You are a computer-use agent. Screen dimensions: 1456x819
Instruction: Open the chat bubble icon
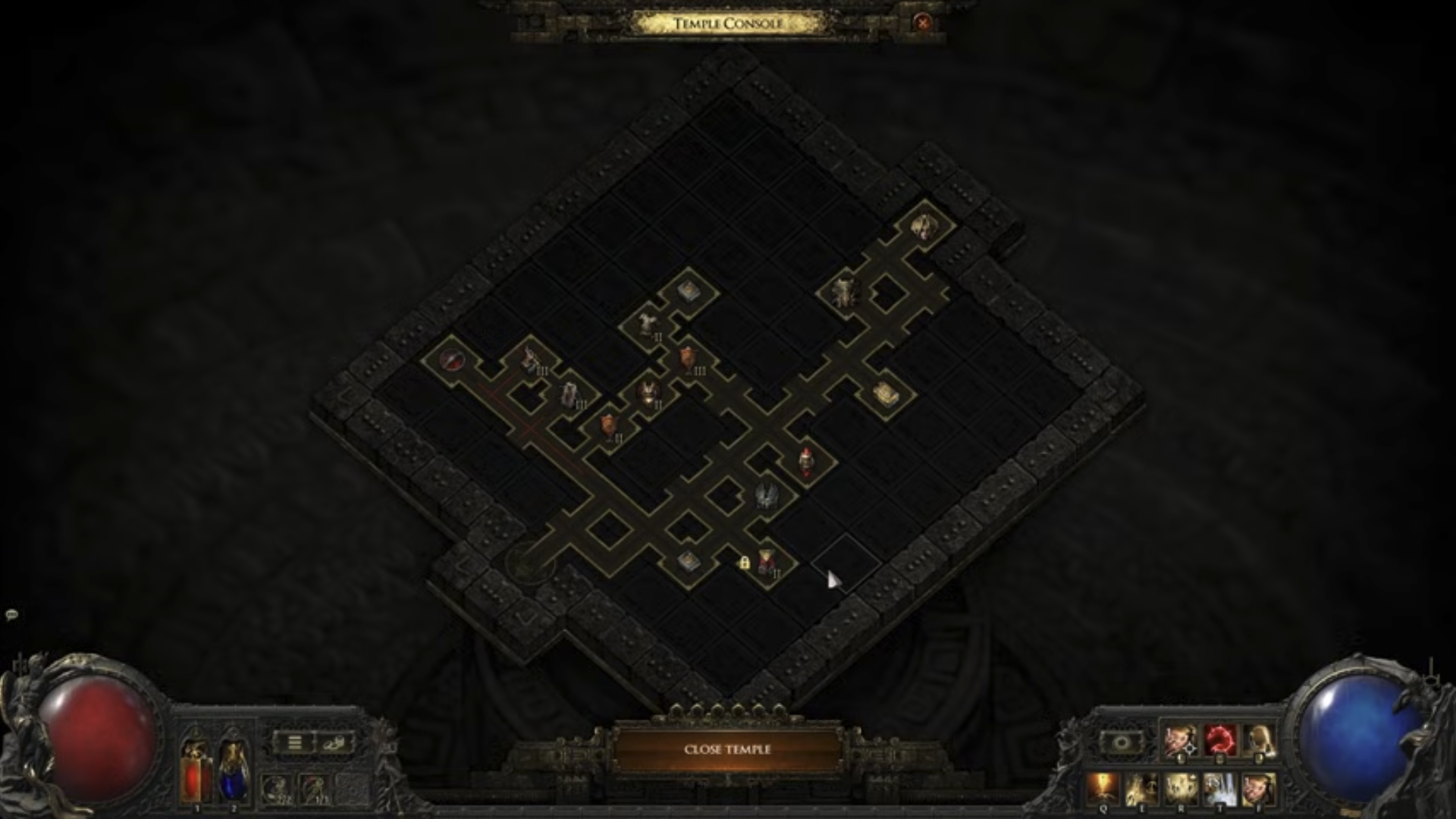11,614
